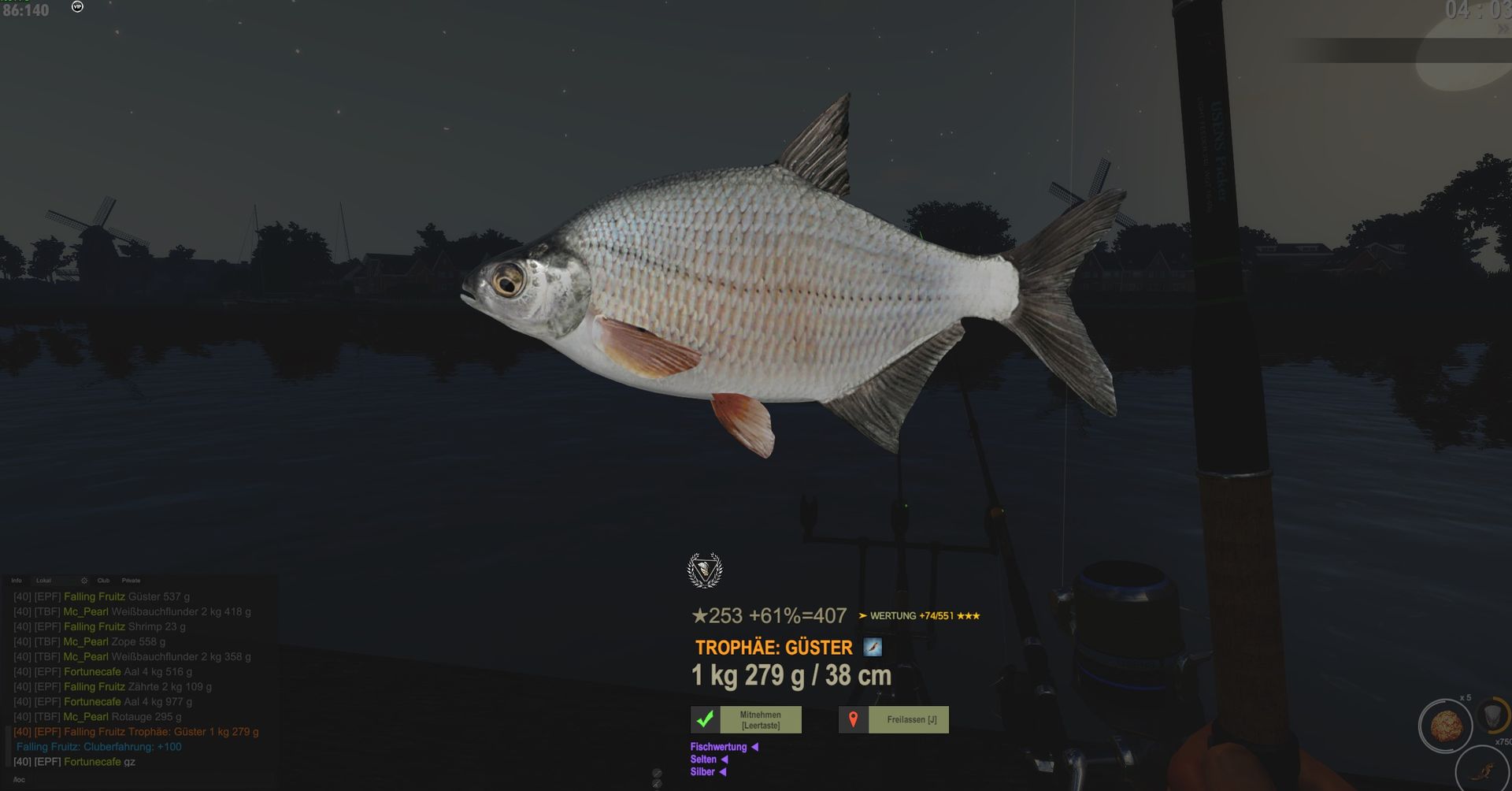Release the fish with the Freilassen button

(x=894, y=719)
